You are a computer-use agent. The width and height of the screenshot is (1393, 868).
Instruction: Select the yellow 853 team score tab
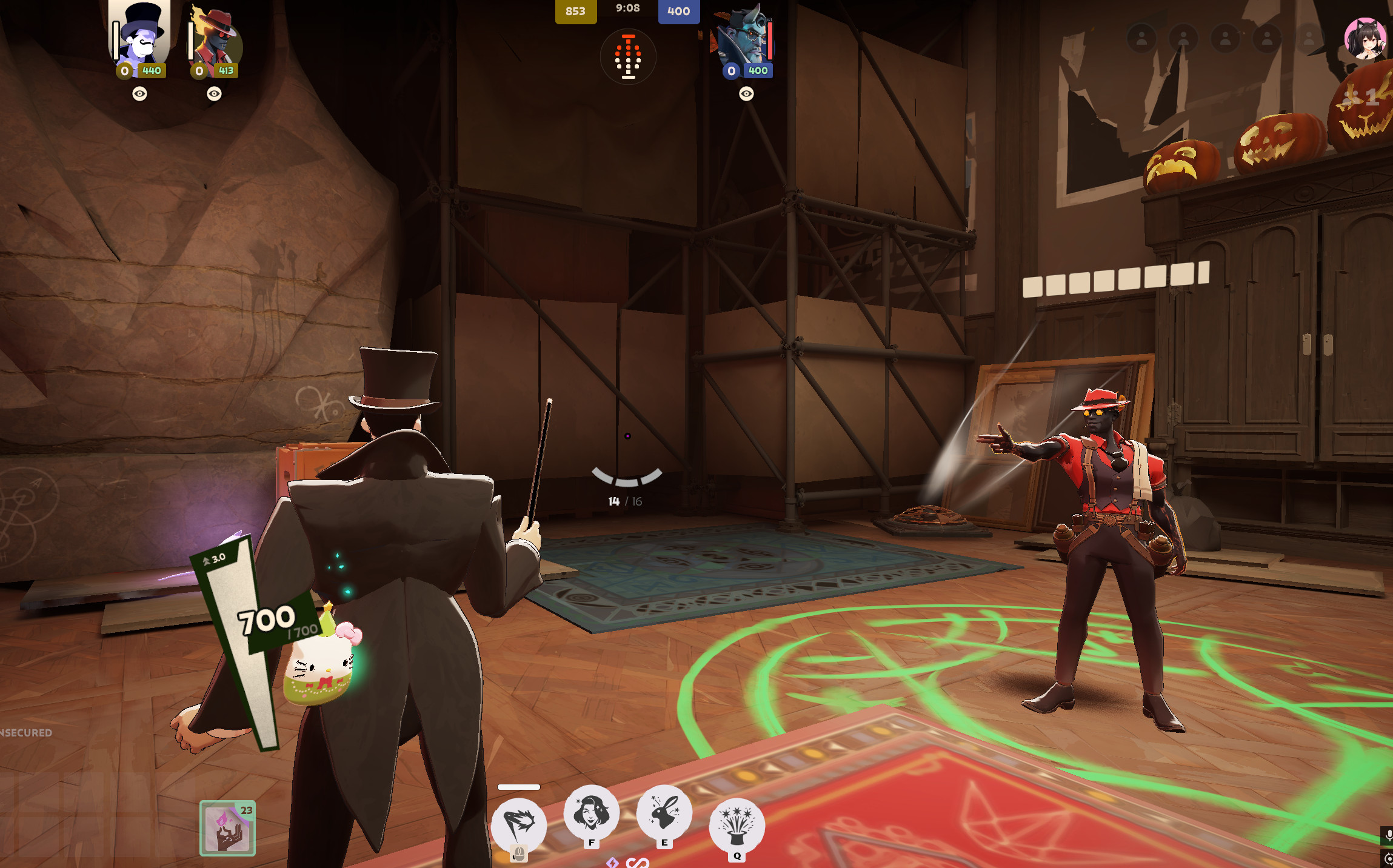pyautogui.click(x=576, y=11)
